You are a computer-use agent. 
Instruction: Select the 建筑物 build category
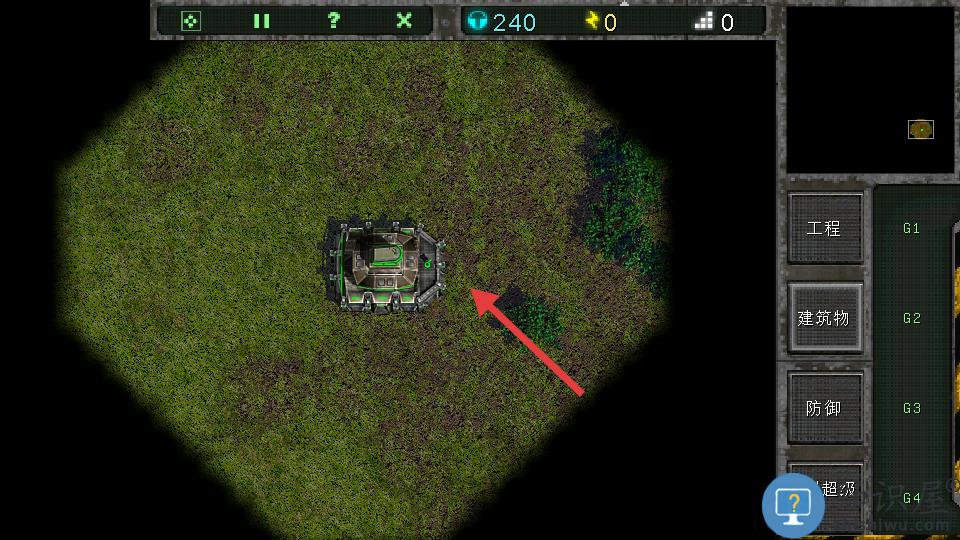(824, 318)
